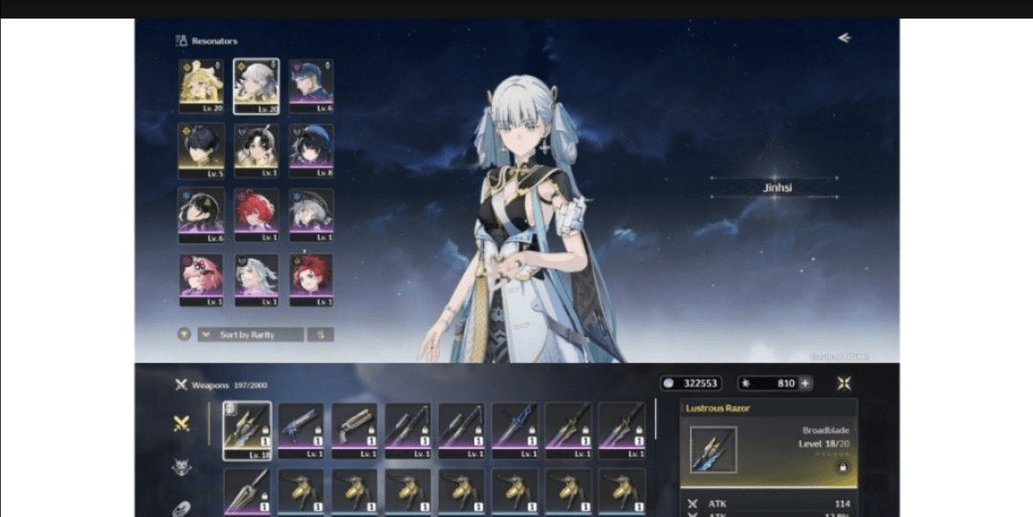
Task: Click the Lustrous Razor preview thumbnail
Action: pos(713,449)
